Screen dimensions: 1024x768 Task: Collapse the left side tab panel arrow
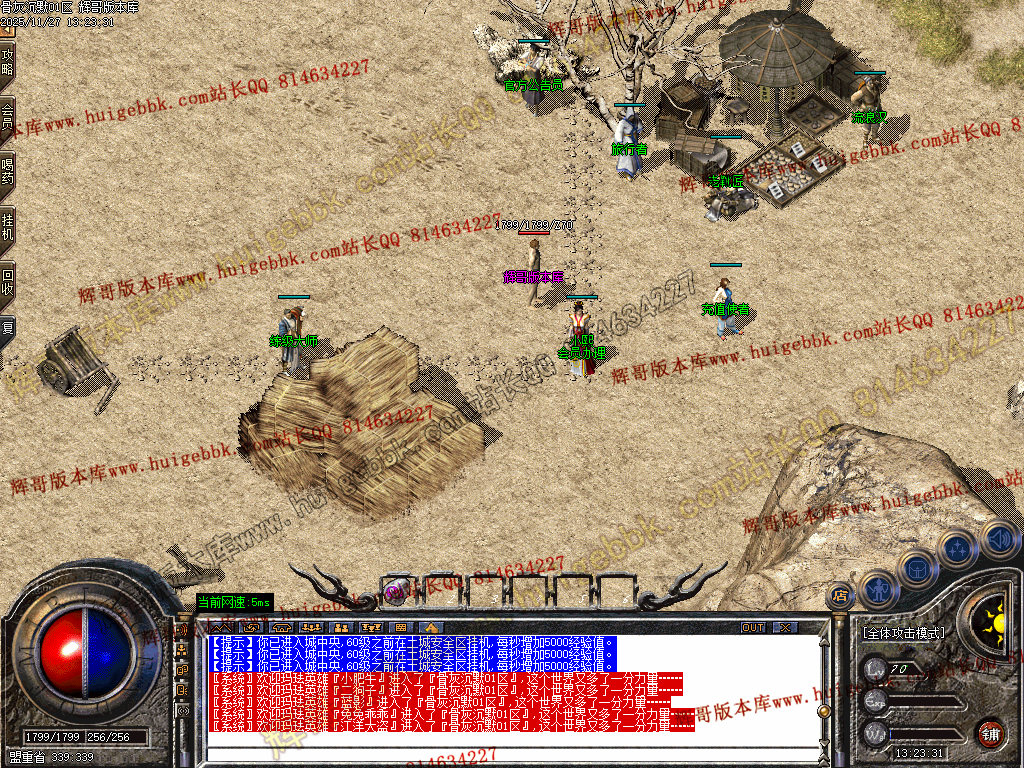point(8,31)
